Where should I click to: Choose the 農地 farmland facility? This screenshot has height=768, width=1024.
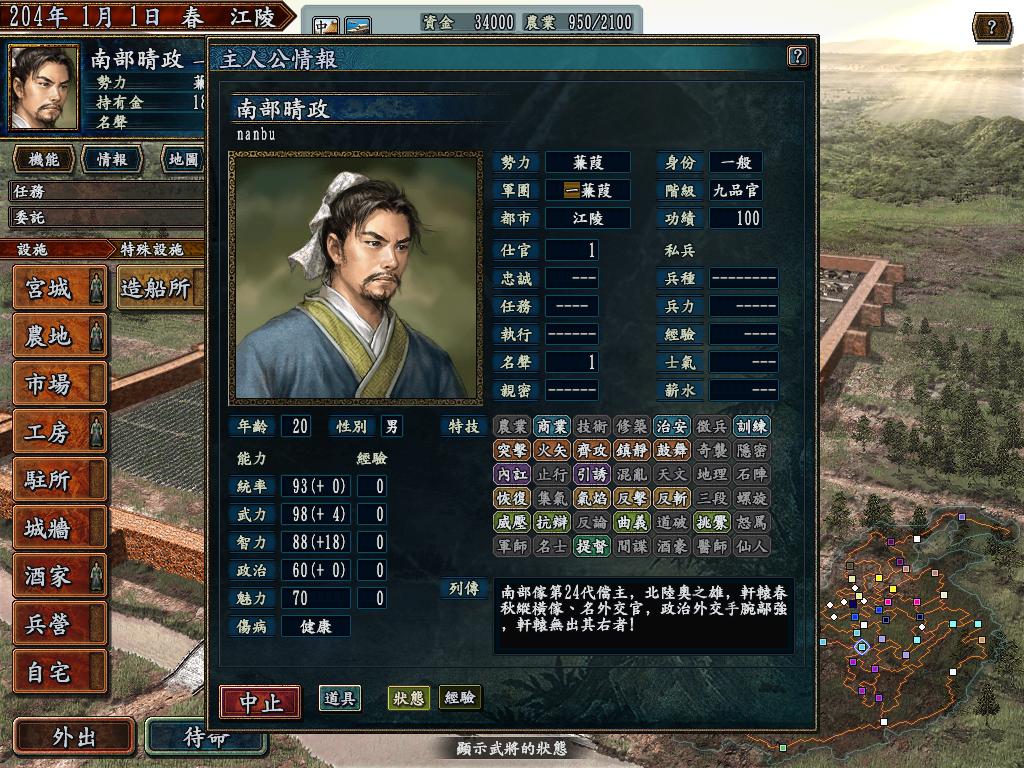coord(59,335)
